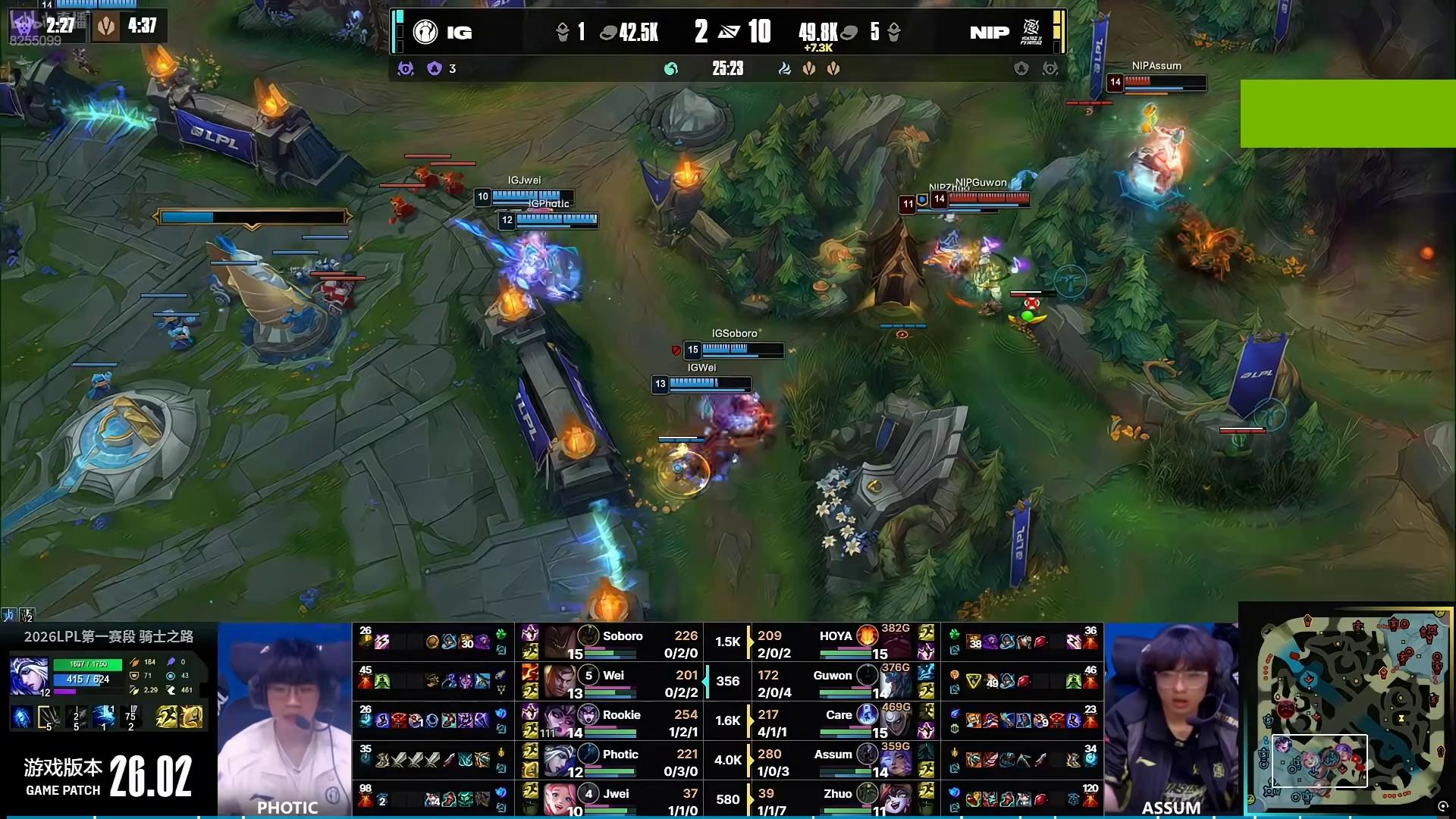Click the IG team logo

[x=425, y=32]
